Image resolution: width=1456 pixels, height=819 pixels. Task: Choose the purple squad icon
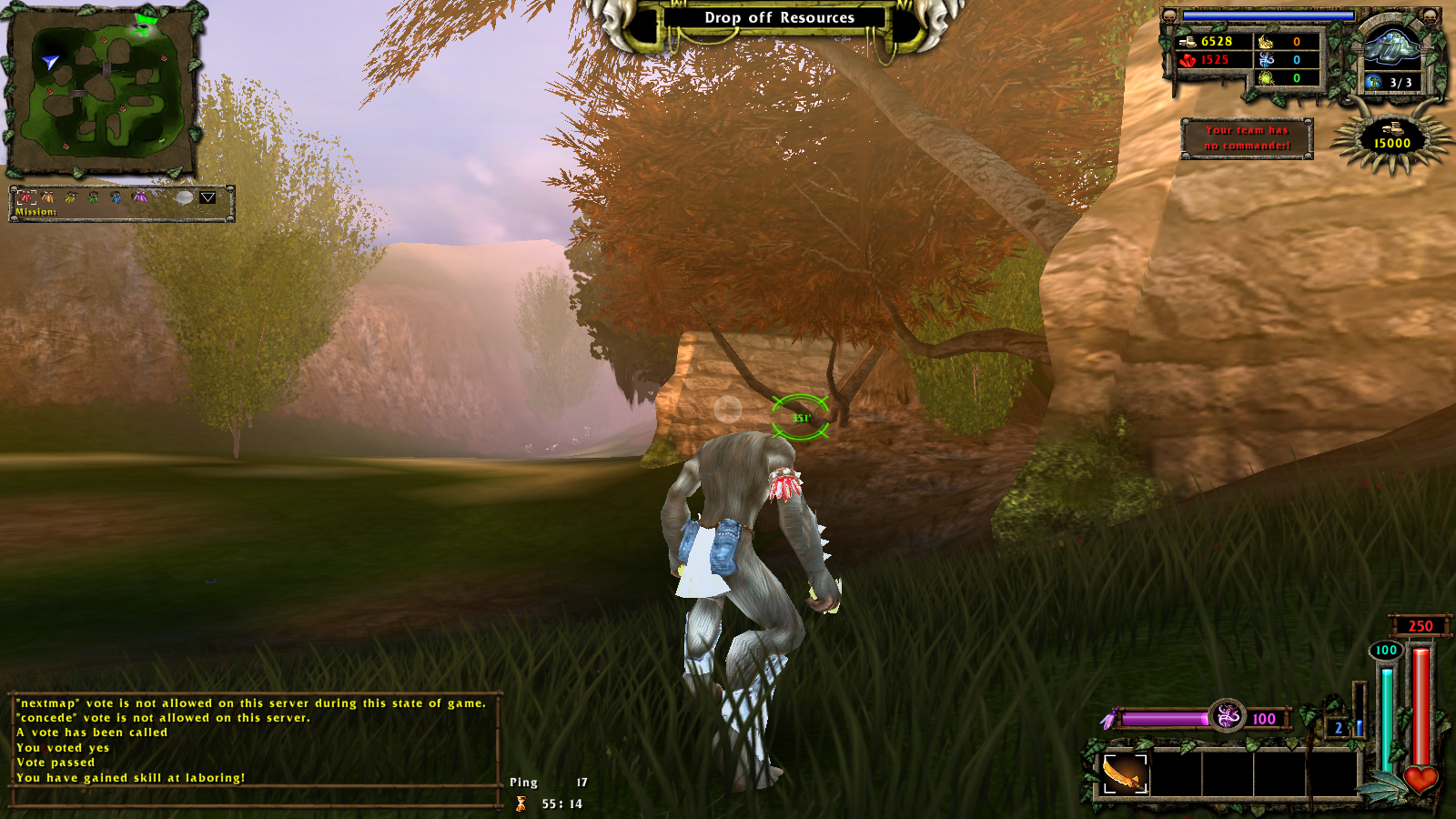[139, 197]
